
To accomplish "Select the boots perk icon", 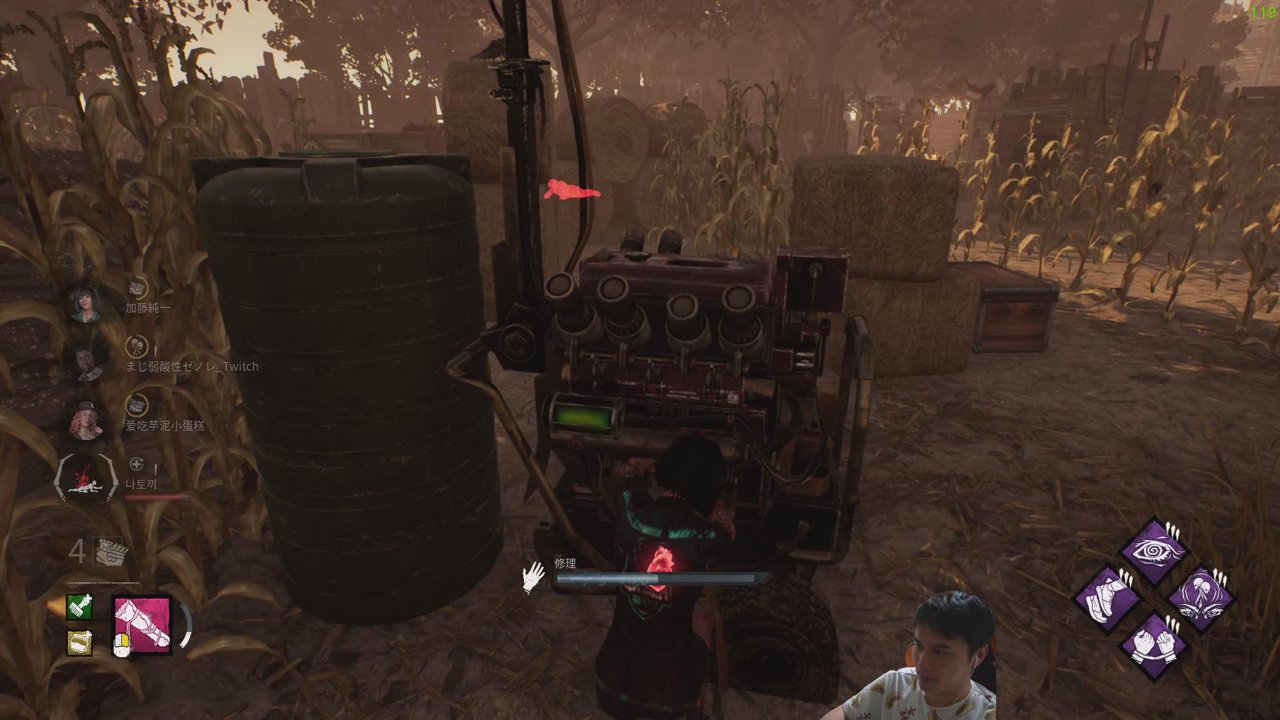I will click(1109, 599).
